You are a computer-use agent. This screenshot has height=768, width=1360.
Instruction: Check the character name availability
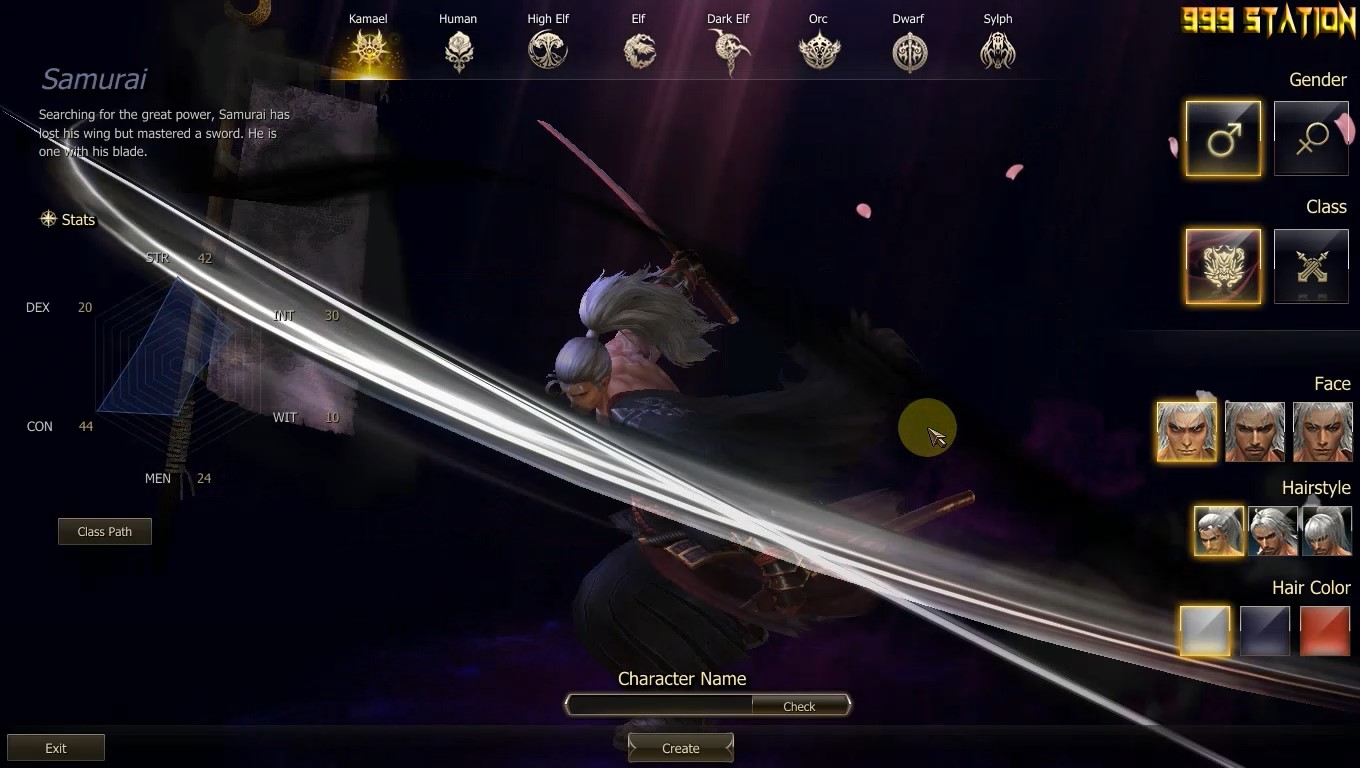[x=799, y=706]
